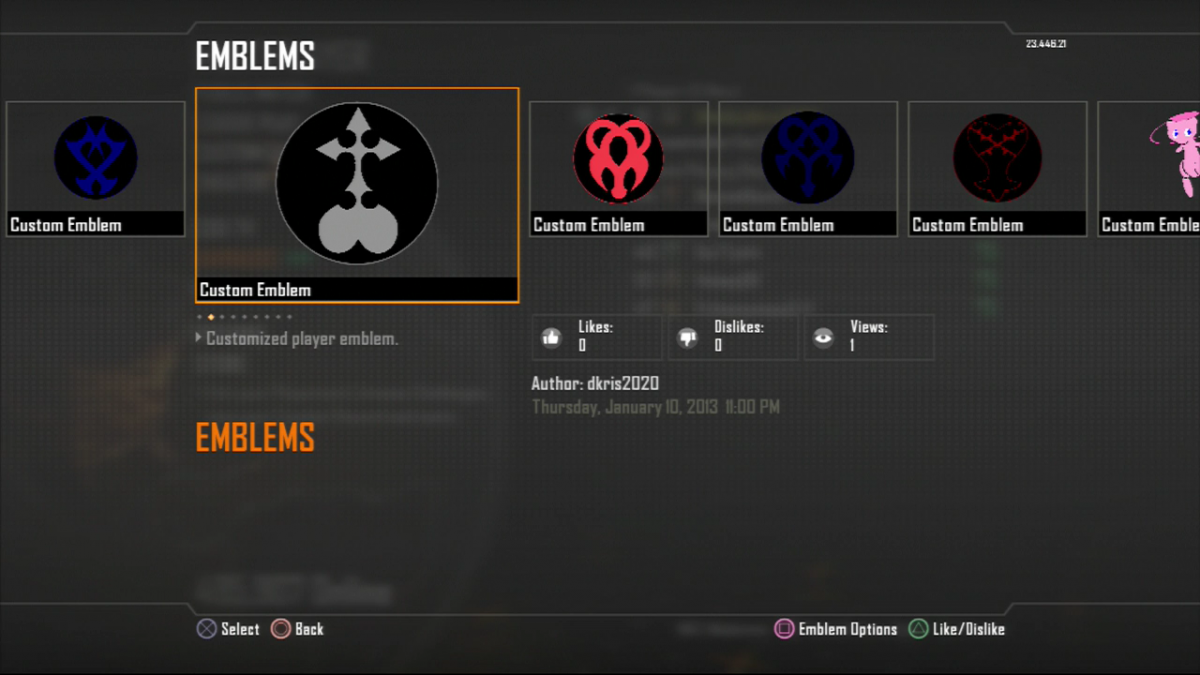Choose the red outlined black emblem

tap(997, 159)
